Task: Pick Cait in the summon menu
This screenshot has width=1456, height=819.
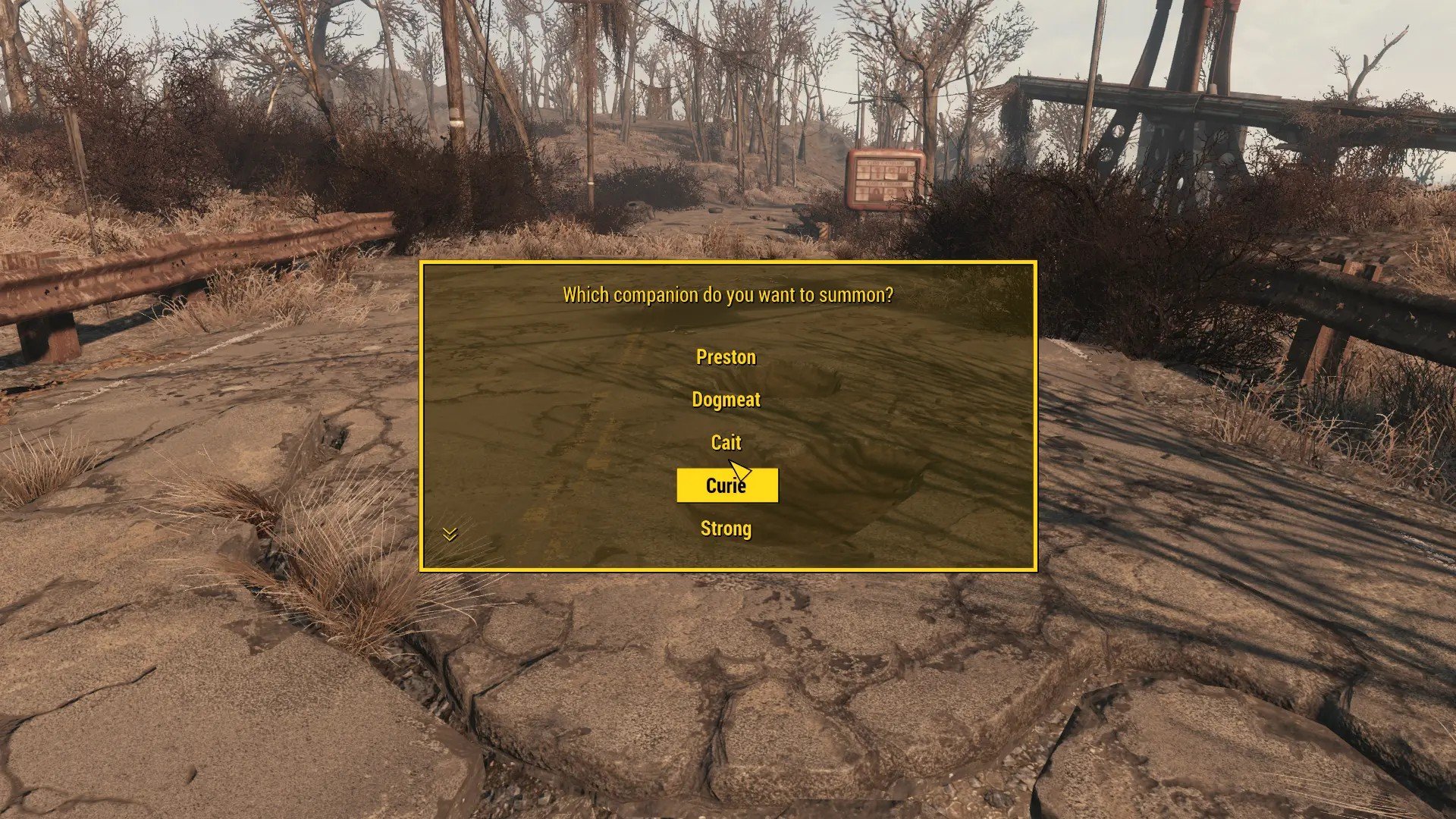Action: (726, 442)
